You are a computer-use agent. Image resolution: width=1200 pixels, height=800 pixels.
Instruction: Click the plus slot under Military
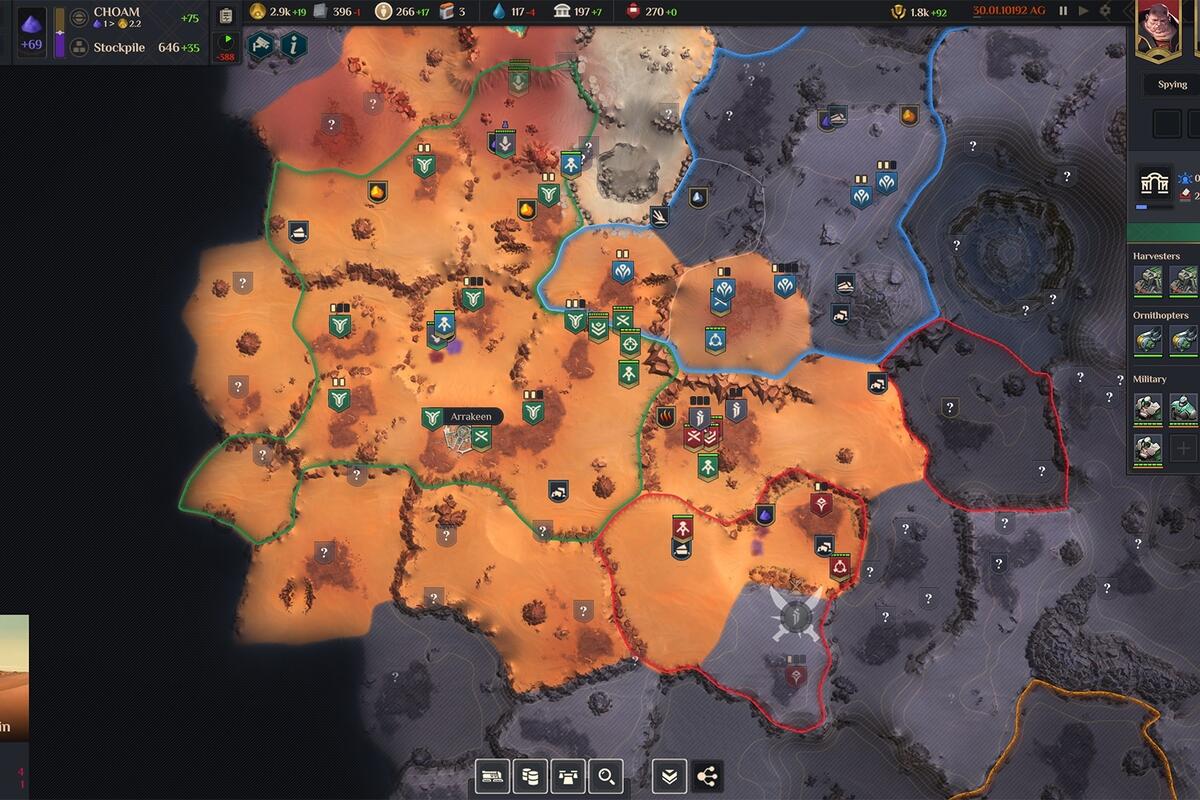(1183, 449)
